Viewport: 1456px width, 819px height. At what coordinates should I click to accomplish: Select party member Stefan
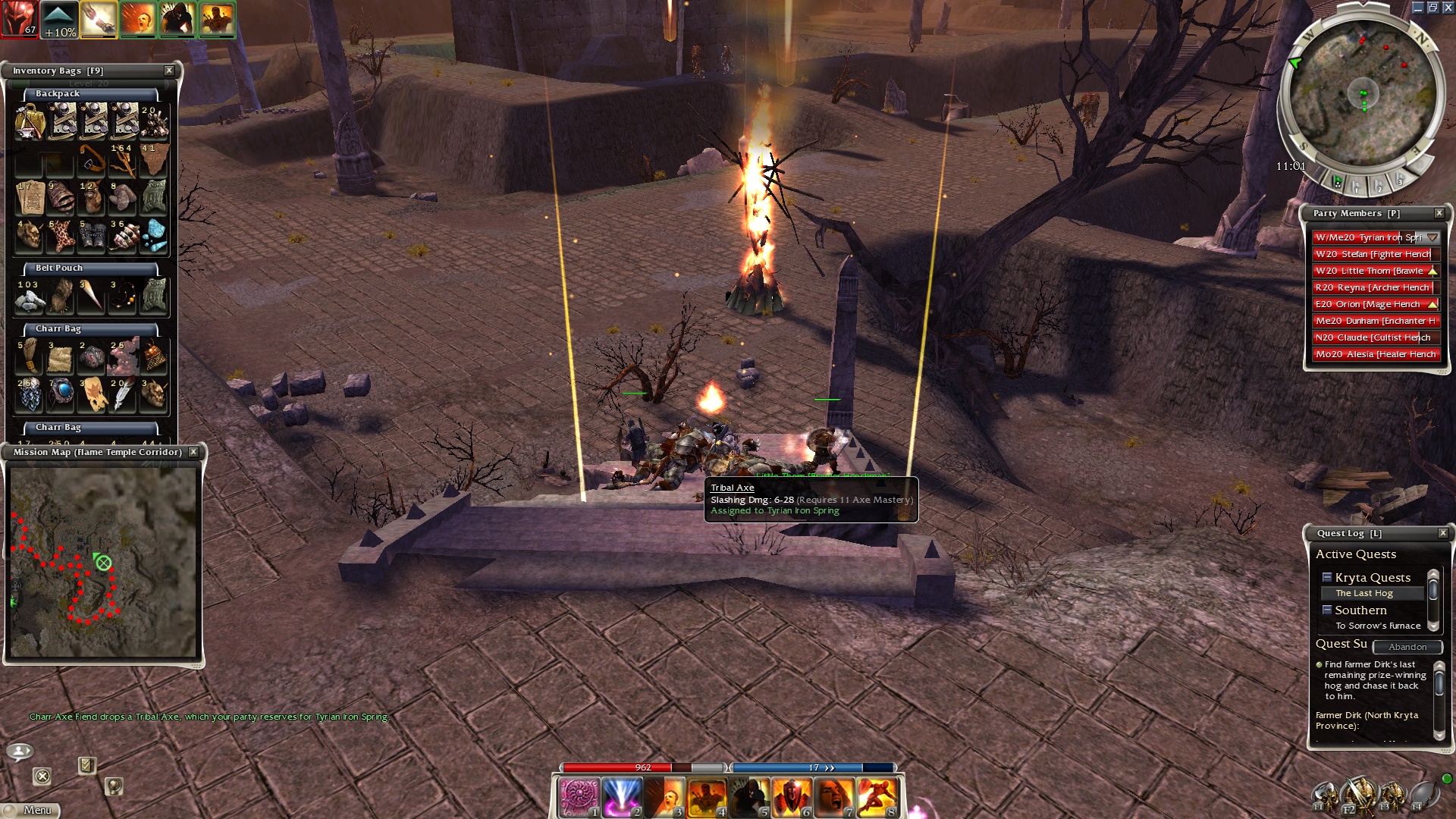tap(1373, 254)
